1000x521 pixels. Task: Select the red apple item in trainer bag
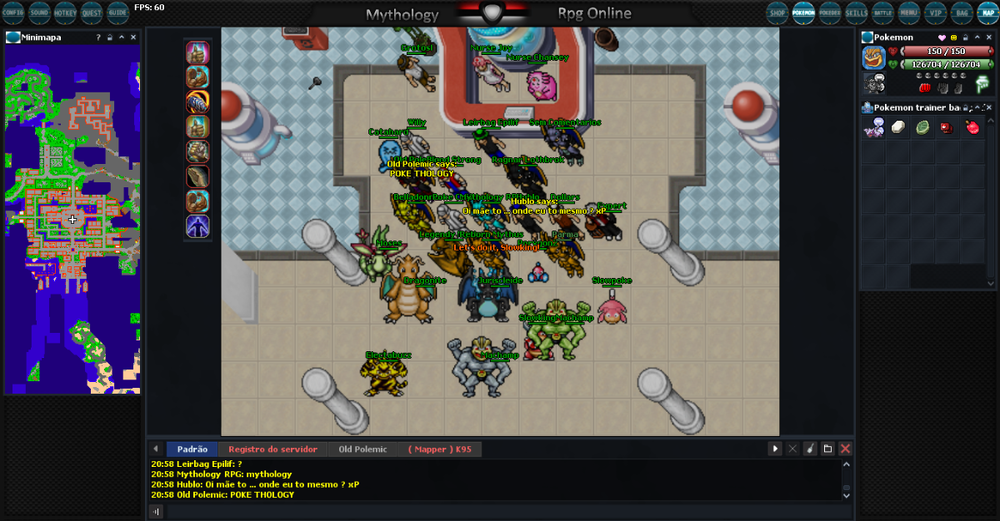pyautogui.click(x=972, y=128)
